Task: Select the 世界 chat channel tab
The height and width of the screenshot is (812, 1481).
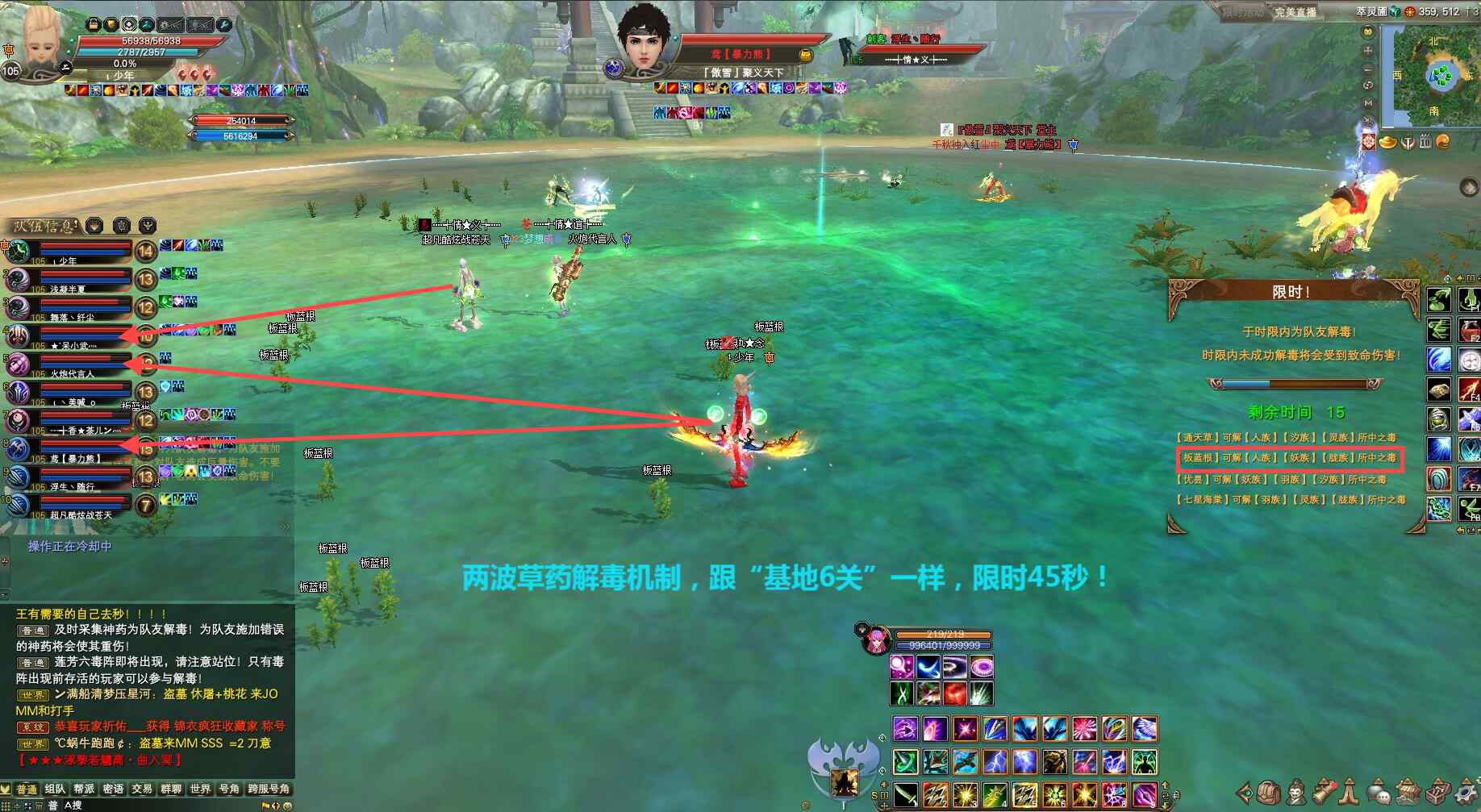Action: tap(200, 789)
